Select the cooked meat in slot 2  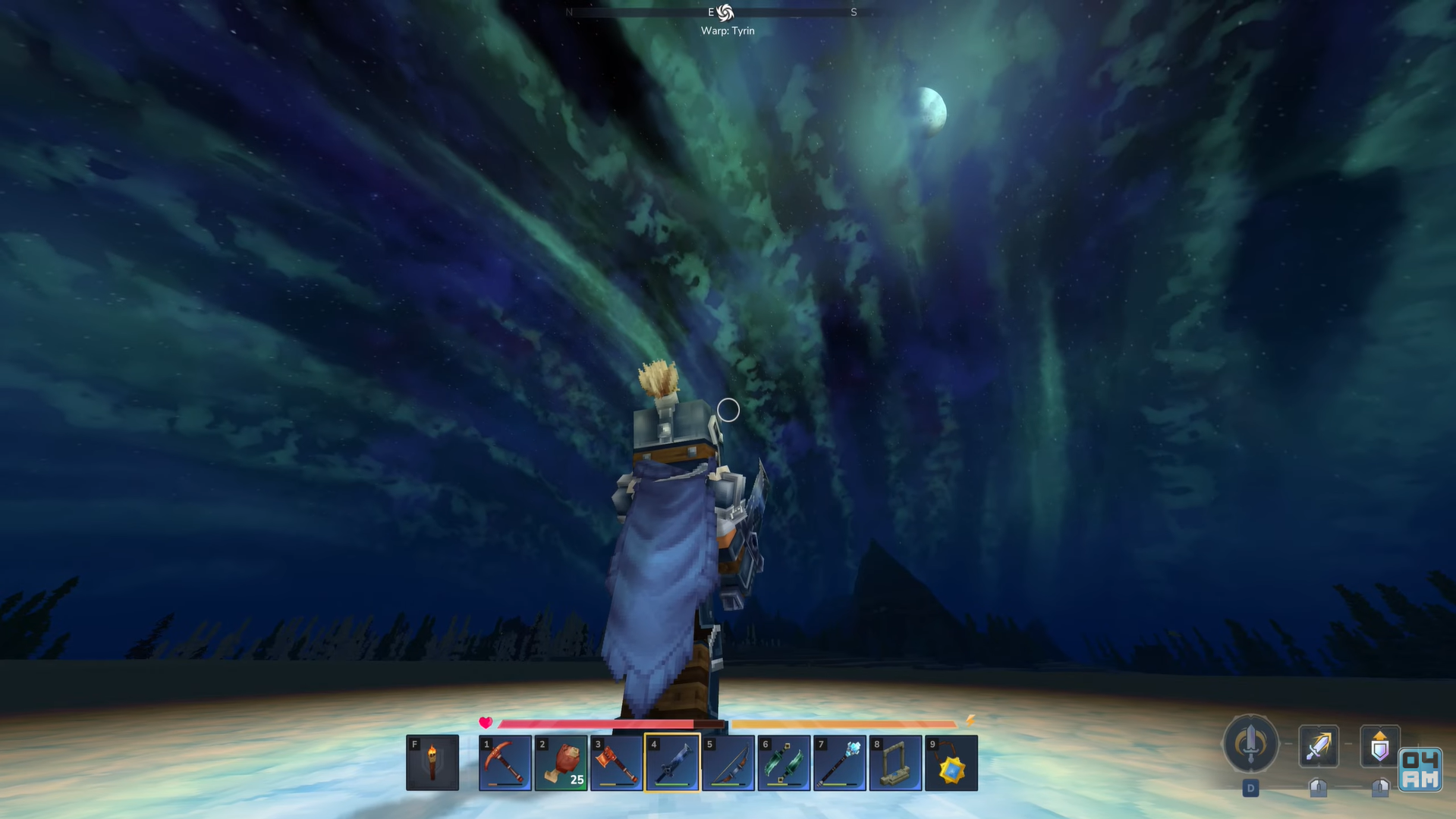(x=561, y=762)
